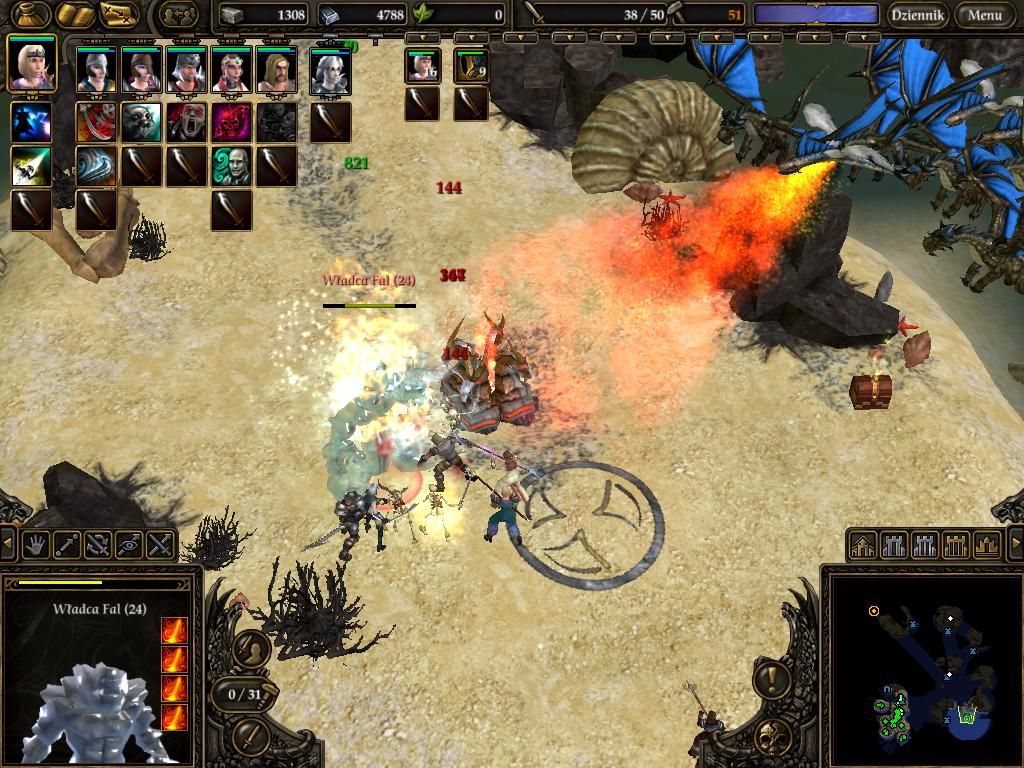1024x768 pixels.
Task: Select the white-haired elf portrait
Action: pos(330,72)
